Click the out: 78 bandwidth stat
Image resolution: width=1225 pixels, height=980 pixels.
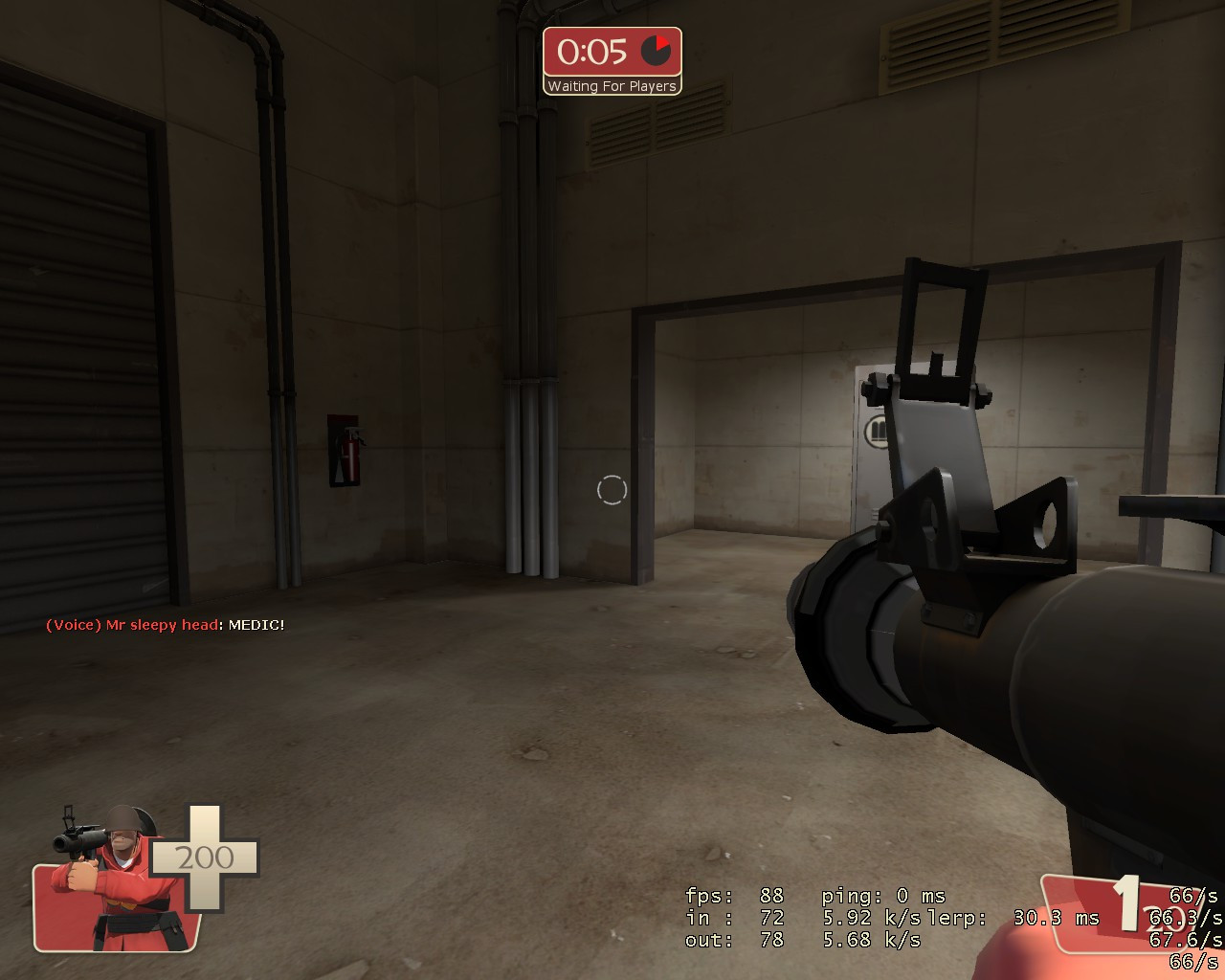732,941
